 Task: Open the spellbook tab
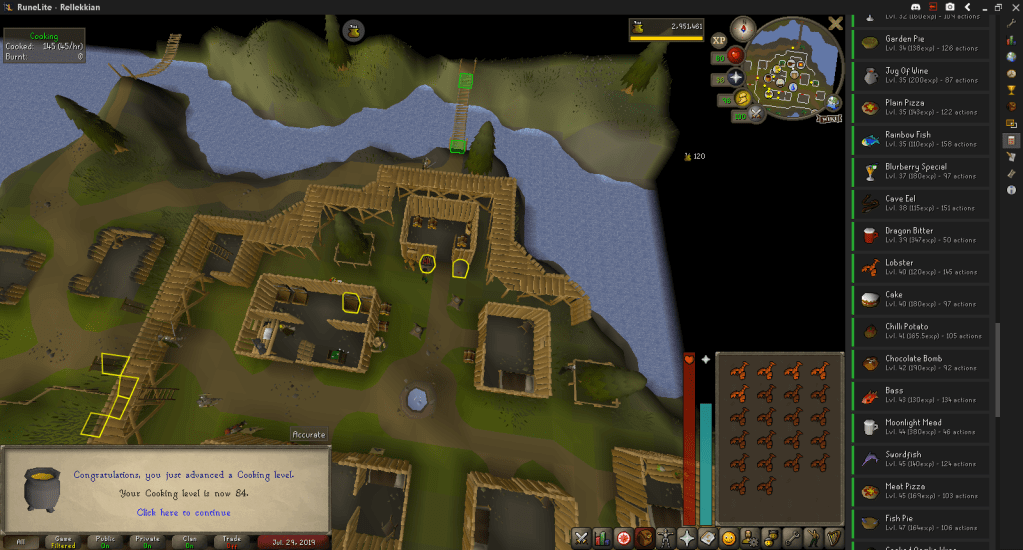click(x=708, y=537)
